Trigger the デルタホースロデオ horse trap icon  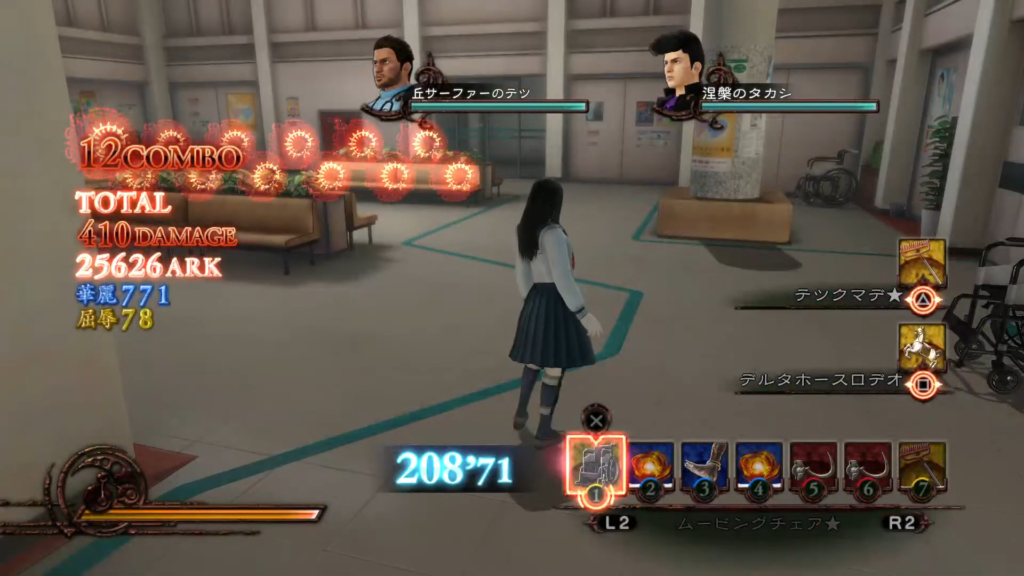coord(922,349)
